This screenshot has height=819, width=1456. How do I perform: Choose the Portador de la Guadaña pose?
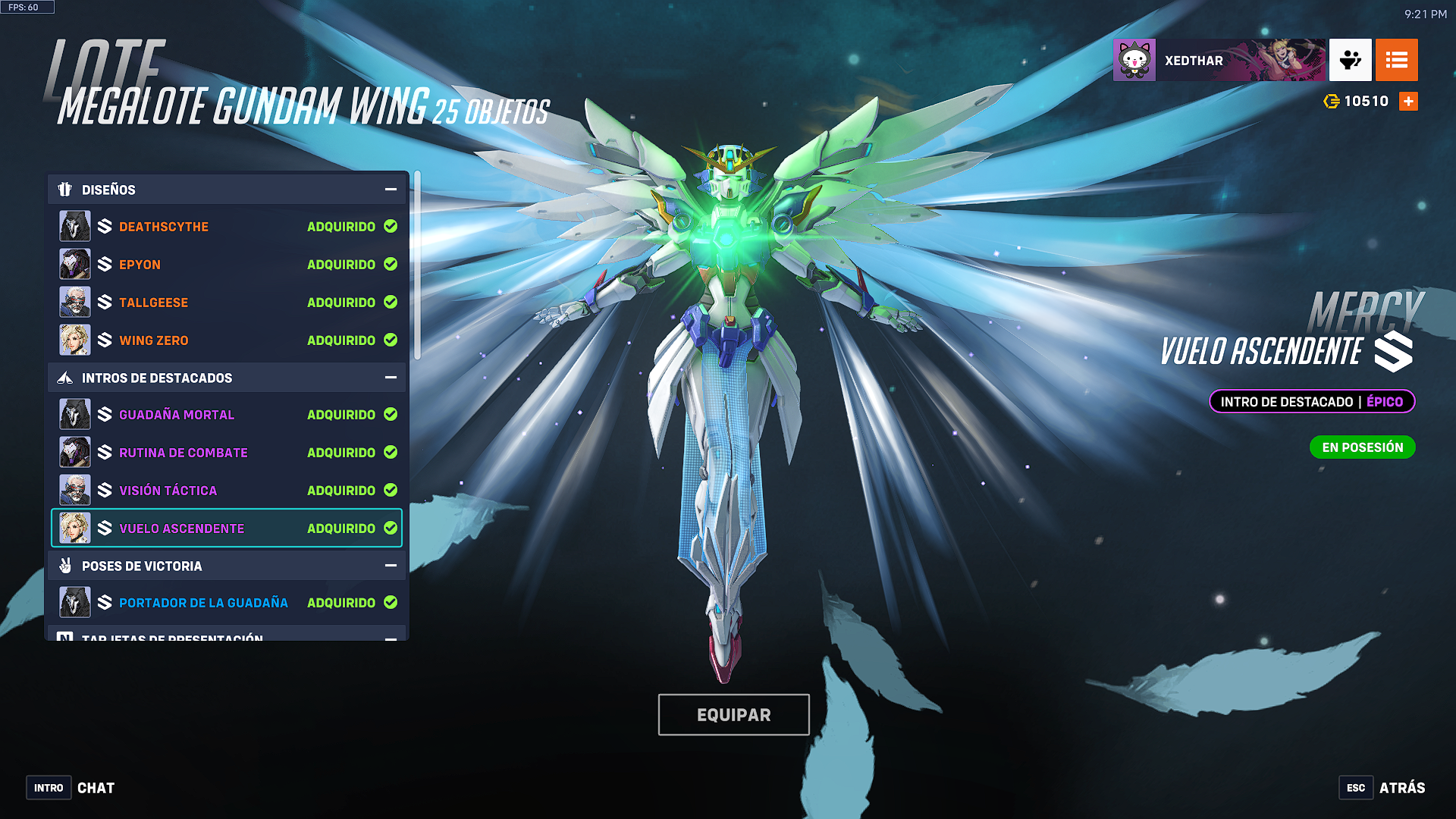coord(227,603)
